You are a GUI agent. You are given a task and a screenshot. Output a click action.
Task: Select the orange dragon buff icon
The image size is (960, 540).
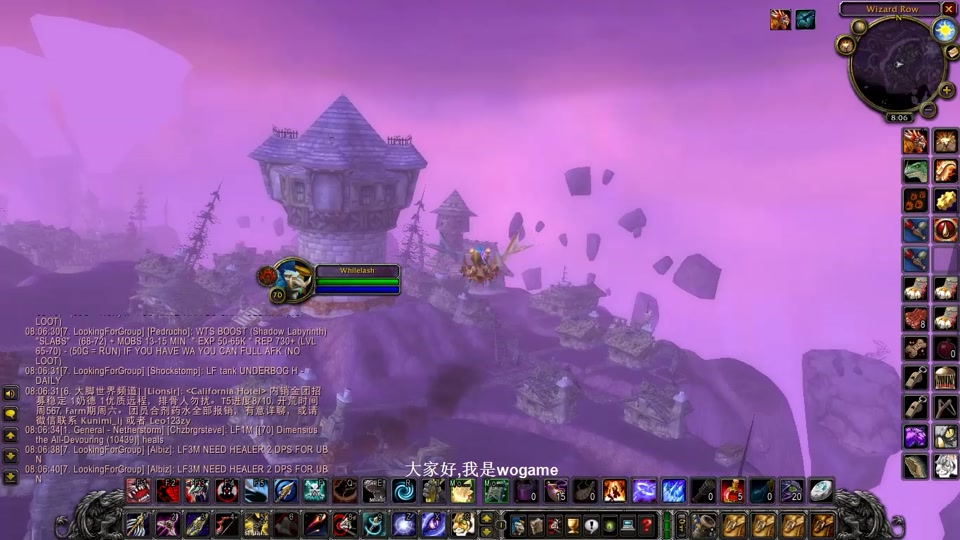tap(780, 19)
